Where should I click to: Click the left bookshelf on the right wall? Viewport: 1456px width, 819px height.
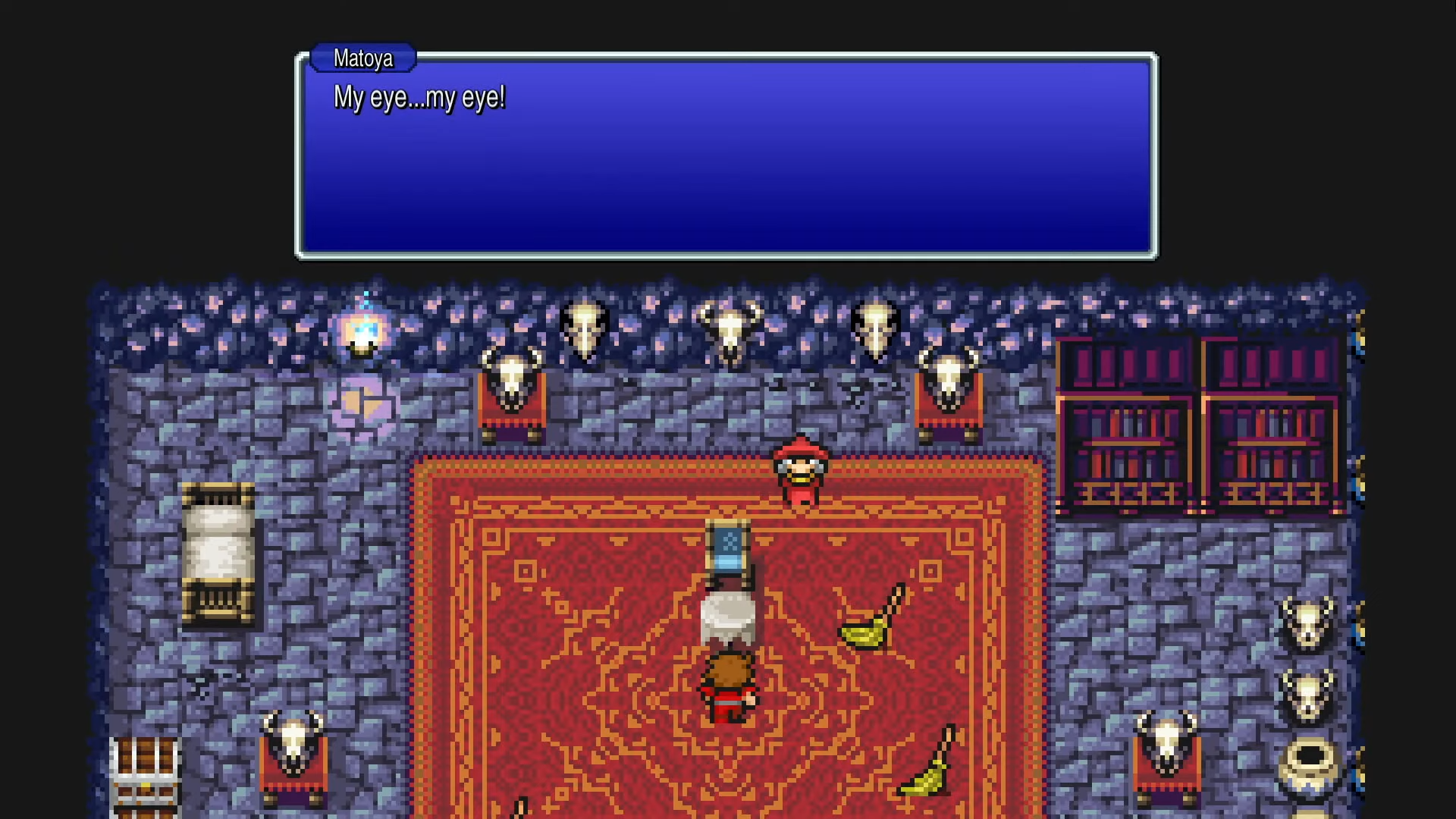click(x=1126, y=425)
